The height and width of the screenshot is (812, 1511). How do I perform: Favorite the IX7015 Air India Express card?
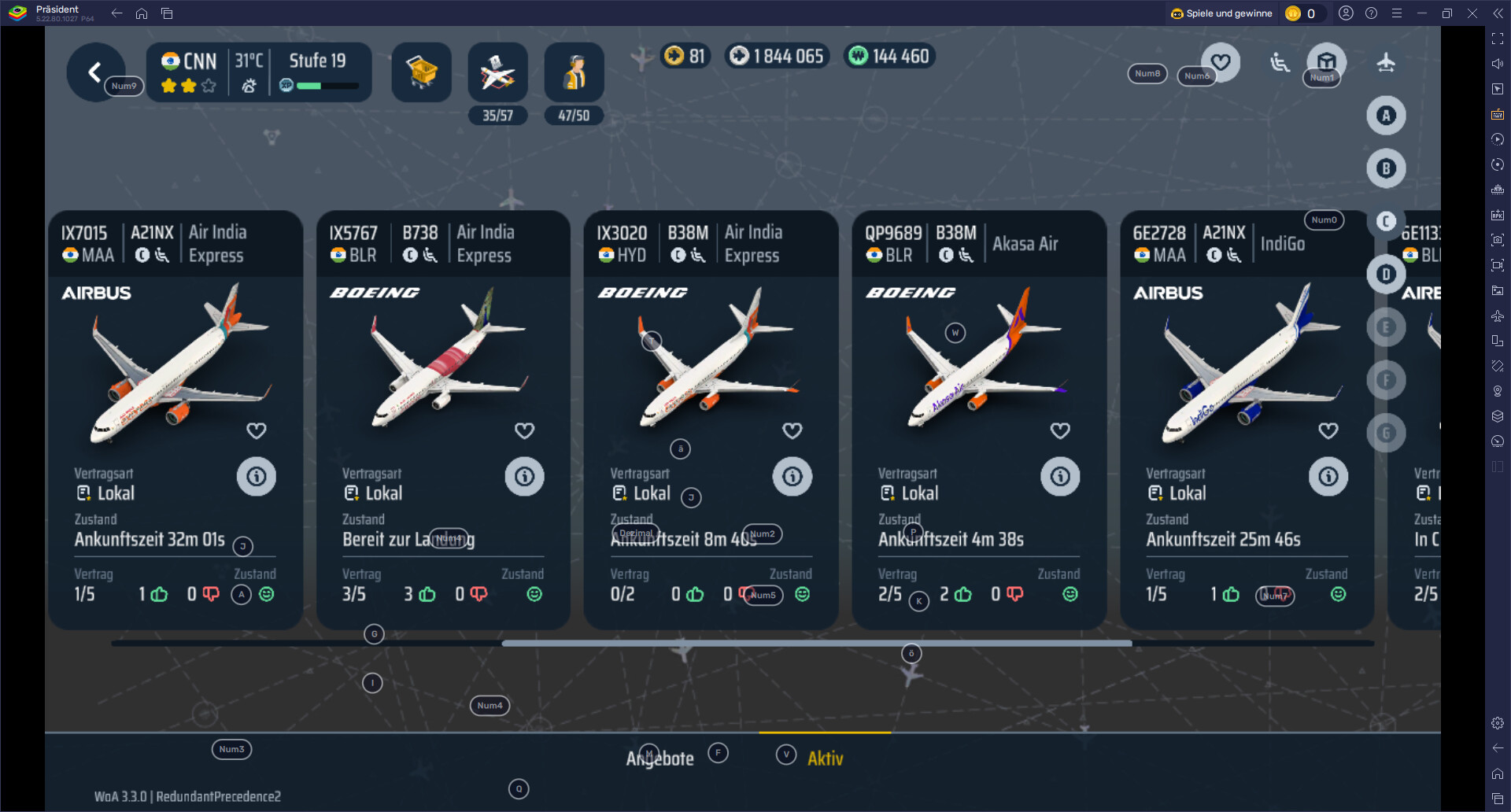pos(257,430)
